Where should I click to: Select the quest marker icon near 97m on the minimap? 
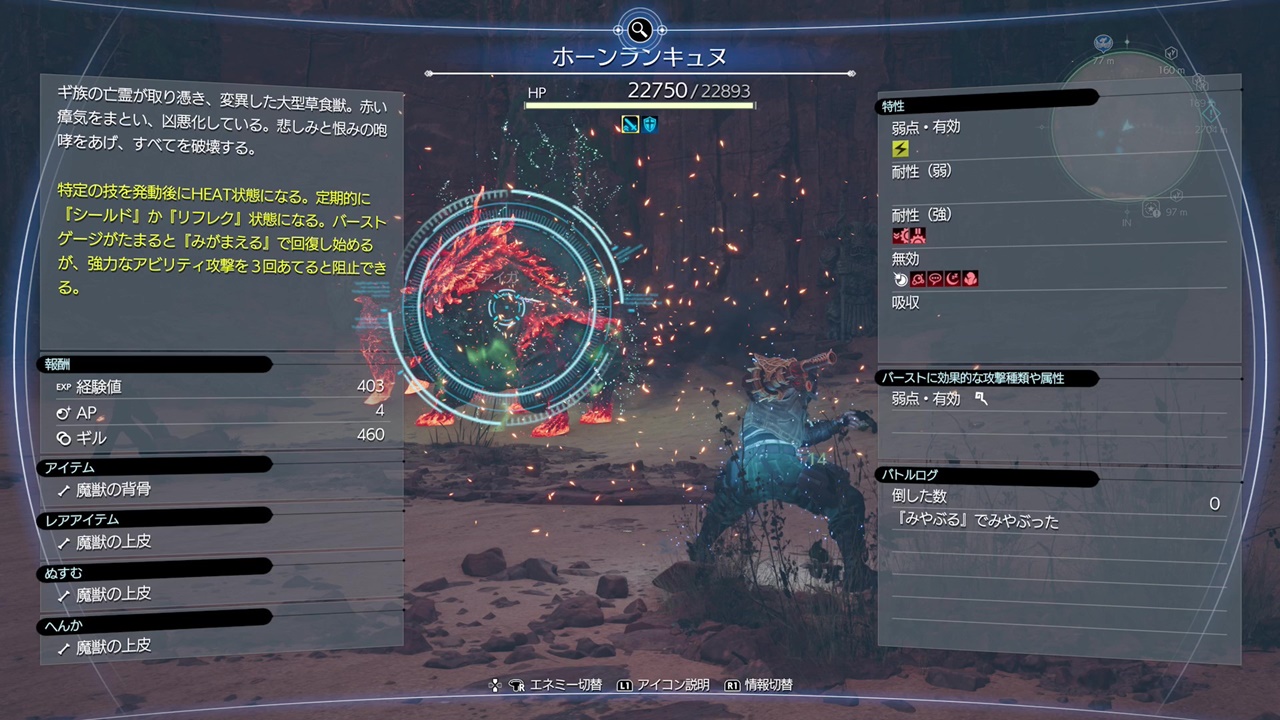(x=1150, y=210)
